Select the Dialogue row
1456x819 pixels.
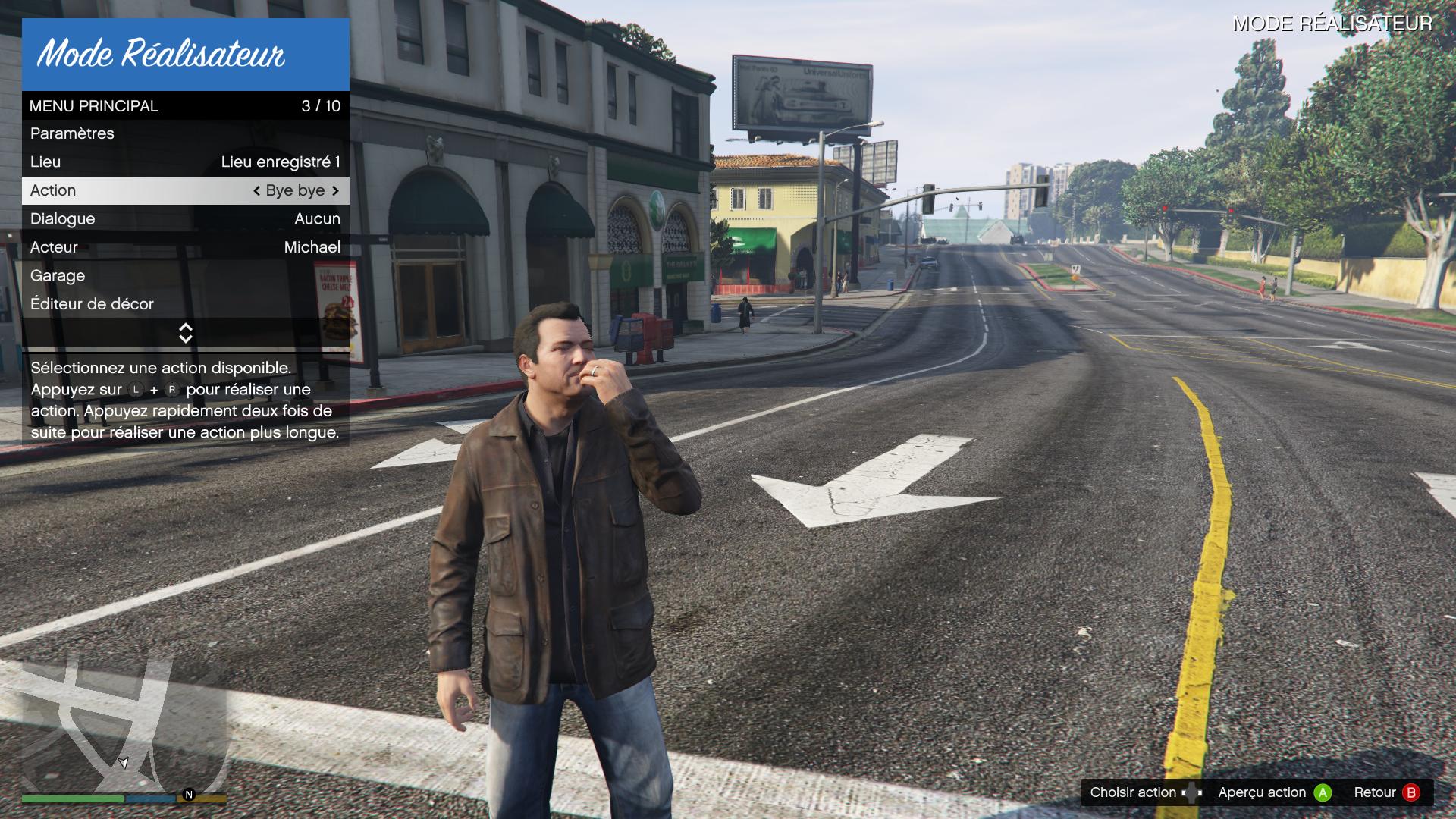coord(185,218)
